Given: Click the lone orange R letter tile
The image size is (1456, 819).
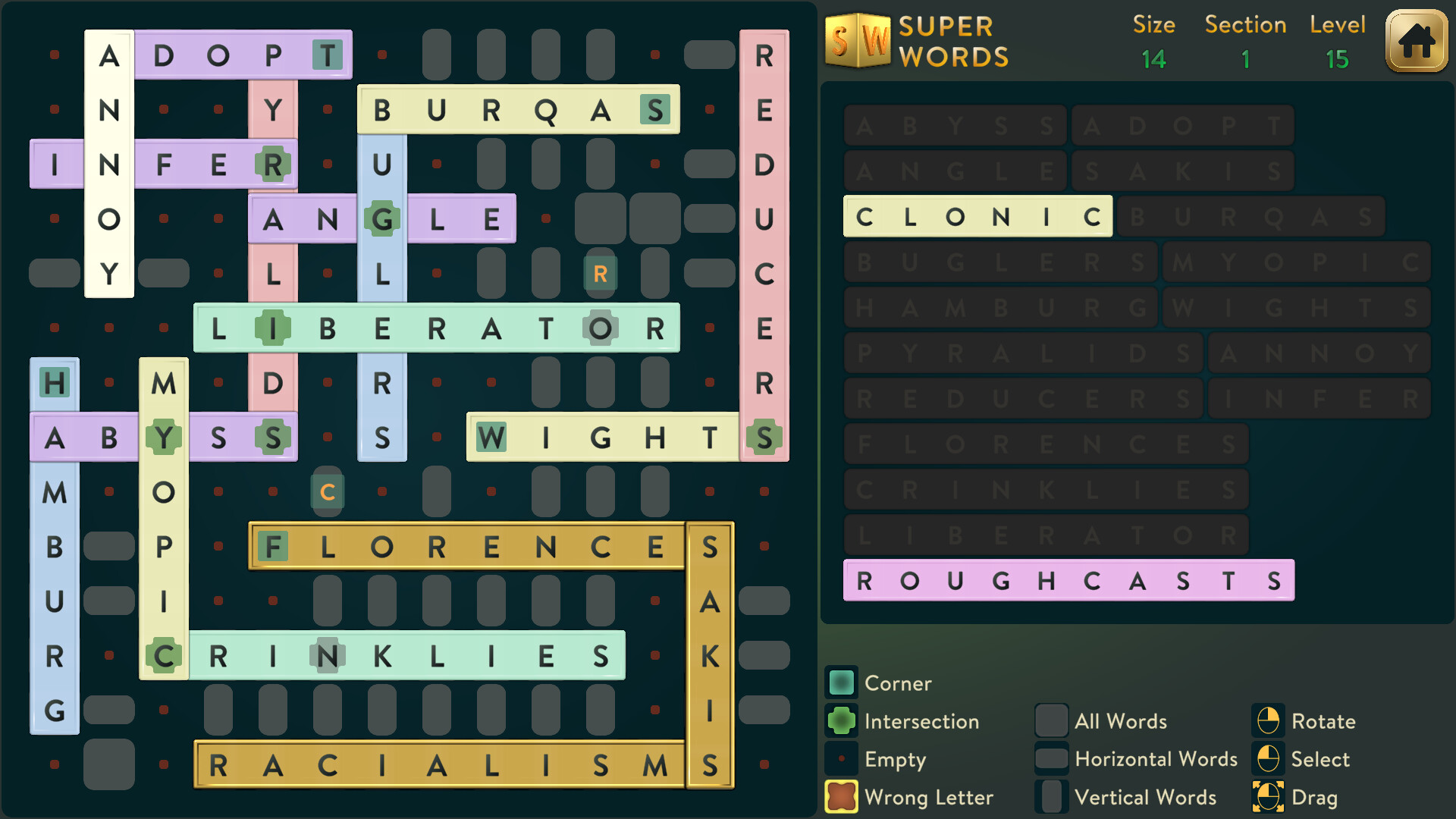Looking at the screenshot, I should click(x=600, y=274).
